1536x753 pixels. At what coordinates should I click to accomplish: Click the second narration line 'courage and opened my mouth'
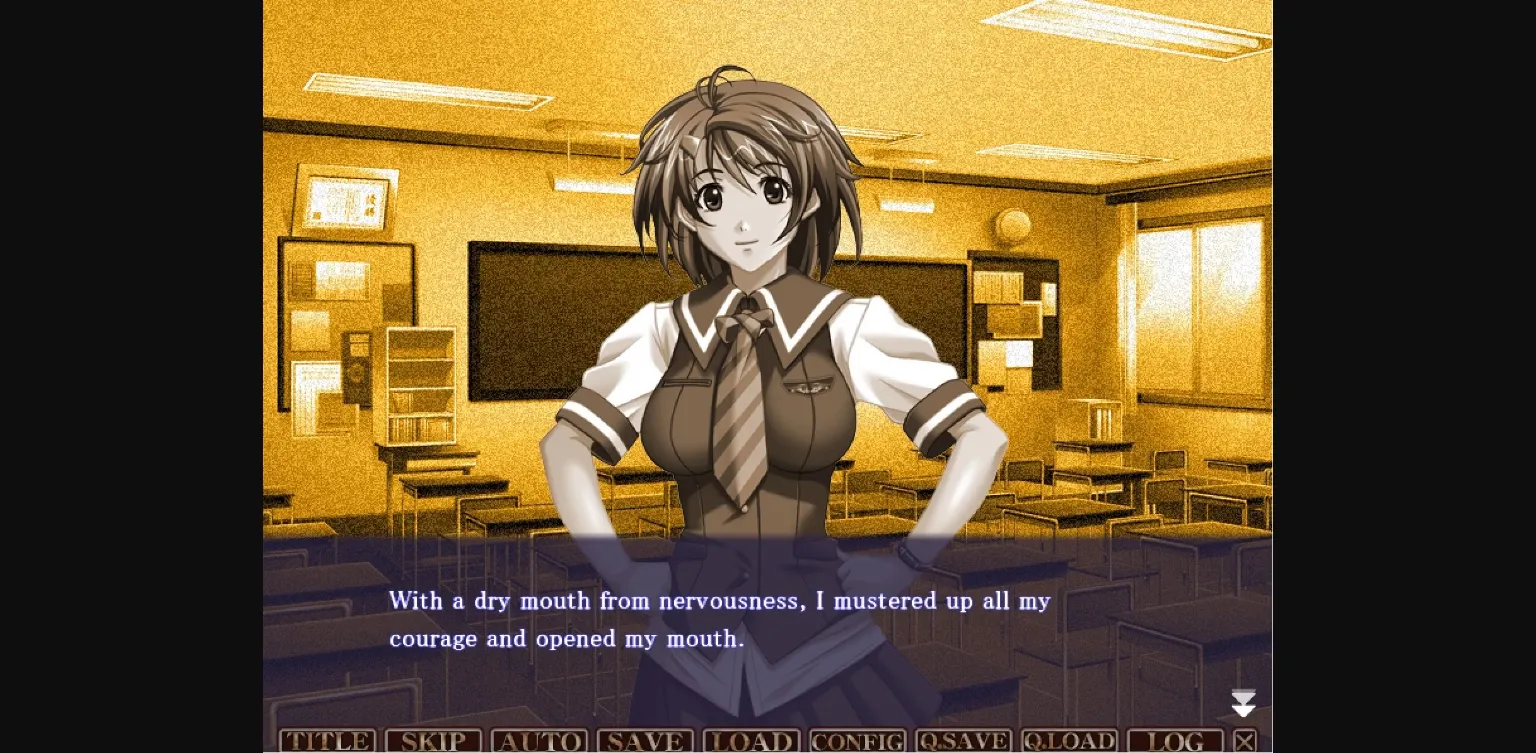(567, 638)
